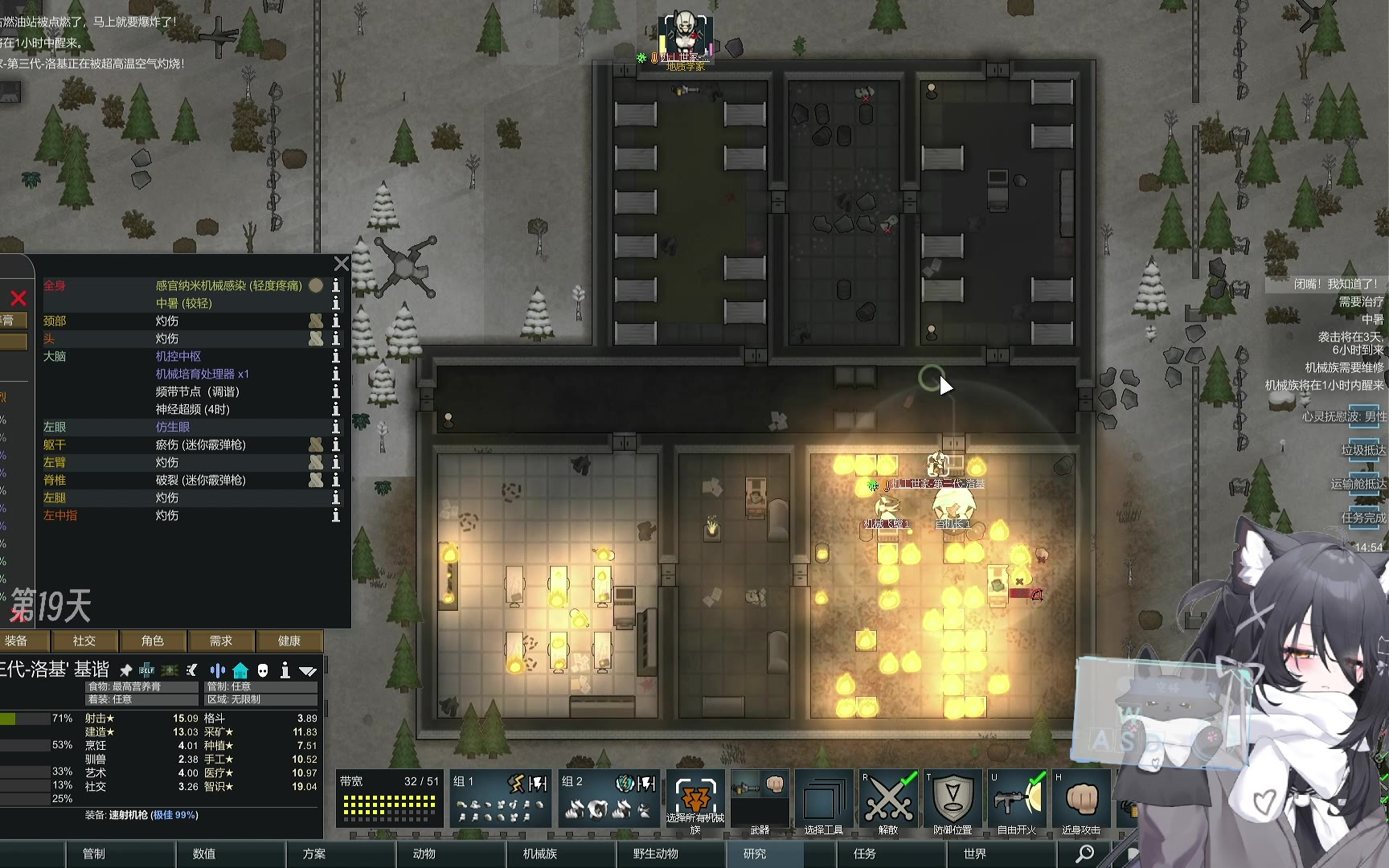Open the 机械族 (mechanoids) menu tab
Image resolution: width=1389 pixels, height=868 pixels.
[539, 854]
